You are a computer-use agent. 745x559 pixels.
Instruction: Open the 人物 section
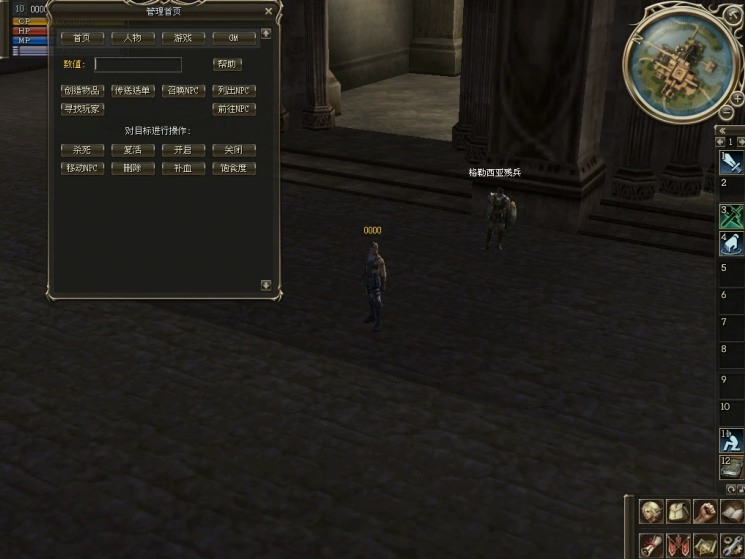pyautogui.click(x=133, y=38)
